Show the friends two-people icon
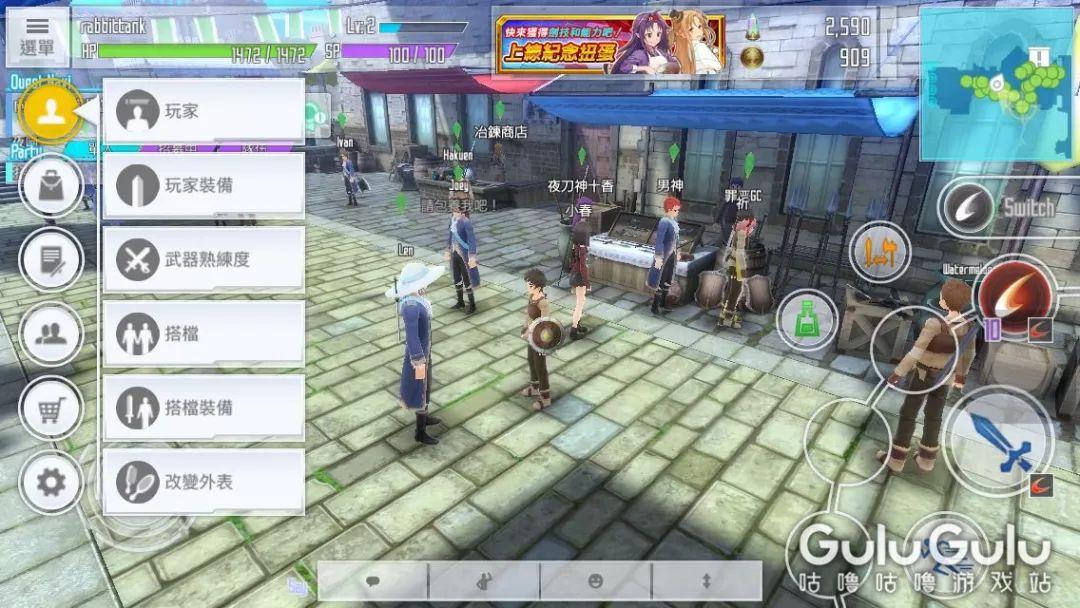Viewport: 1080px width, 608px height. (x=50, y=333)
